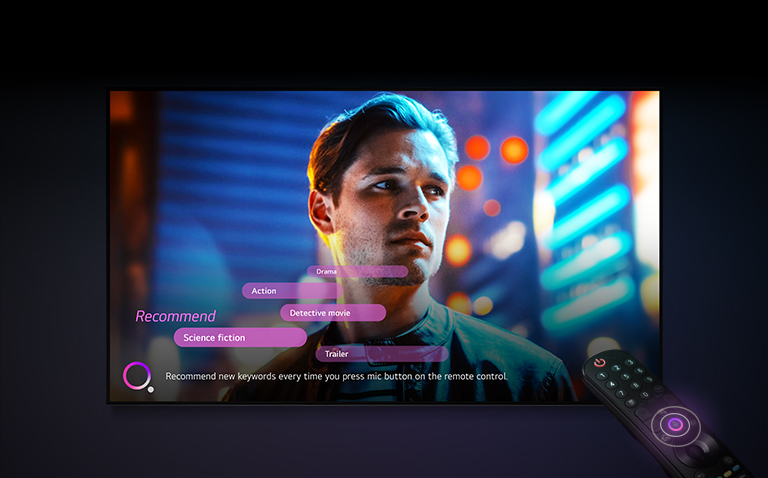Activate the circular voice assistant icon
This screenshot has width=768, height=478.
136,376
